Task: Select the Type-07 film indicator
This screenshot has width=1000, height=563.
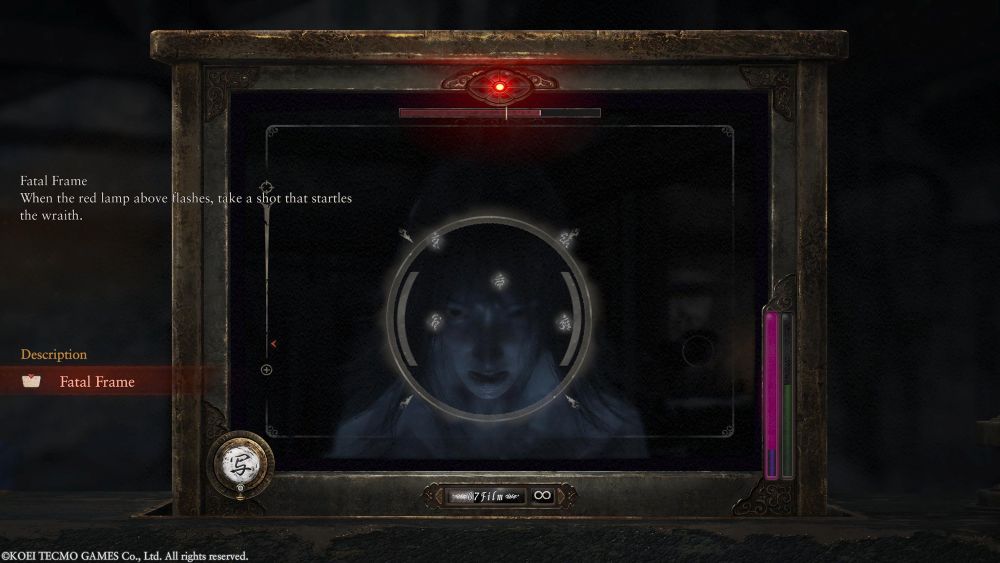Action: [x=487, y=495]
